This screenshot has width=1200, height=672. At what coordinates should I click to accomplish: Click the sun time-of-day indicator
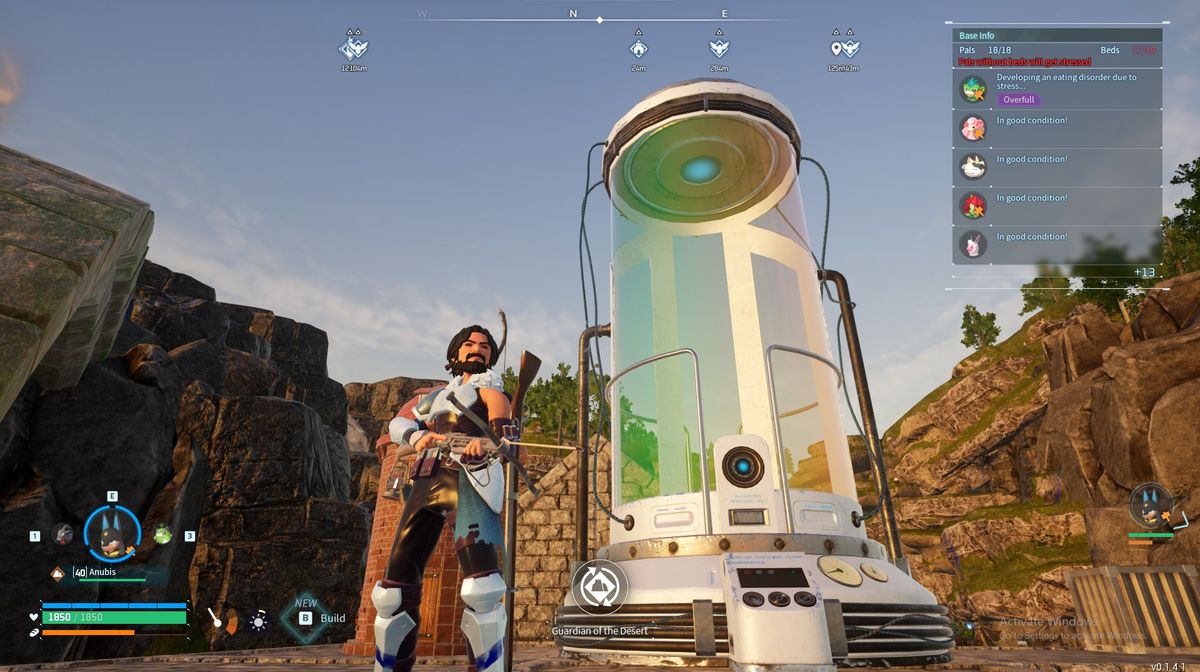click(258, 621)
